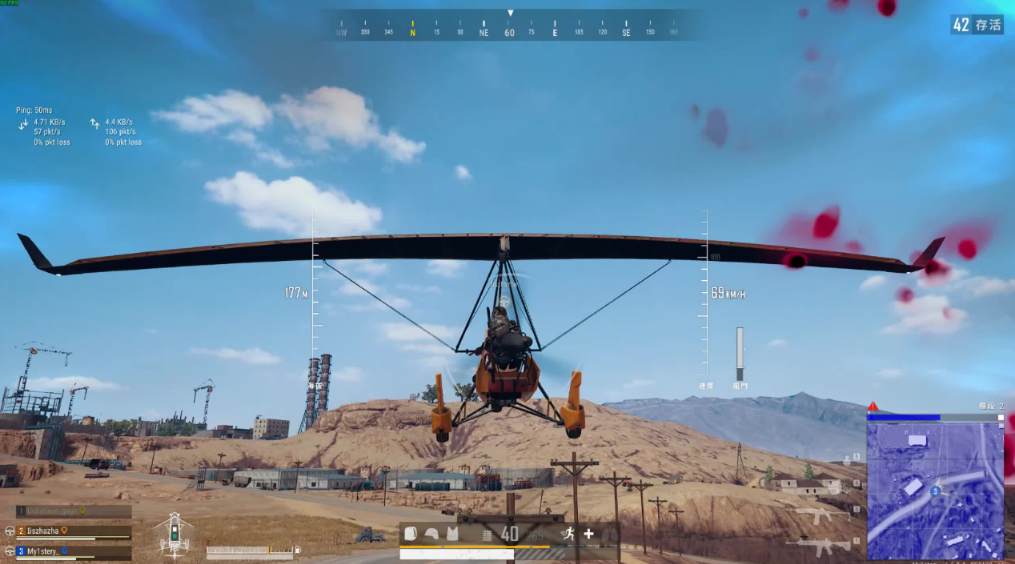Open the minimap in the corner
The height and width of the screenshot is (564, 1015).
(x=934, y=489)
